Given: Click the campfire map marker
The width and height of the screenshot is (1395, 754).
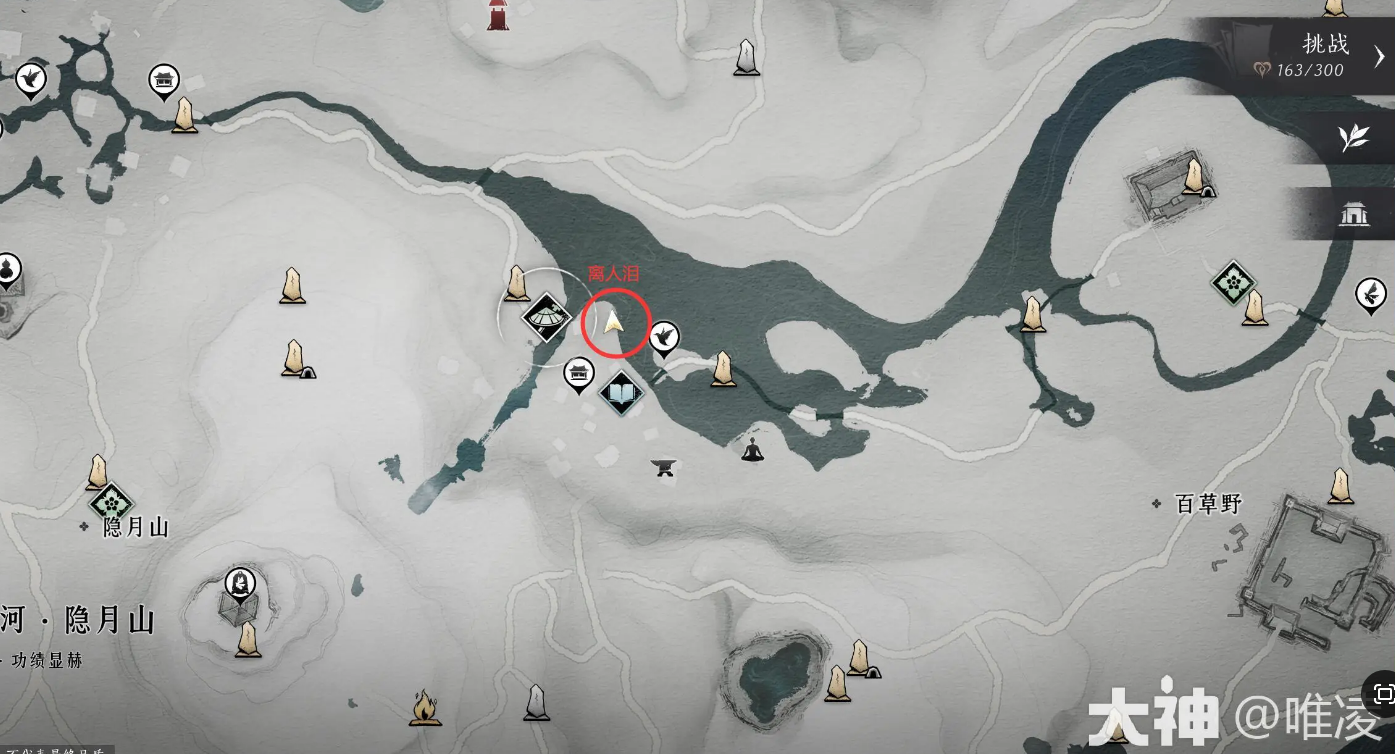Looking at the screenshot, I should tap(423, 707).
